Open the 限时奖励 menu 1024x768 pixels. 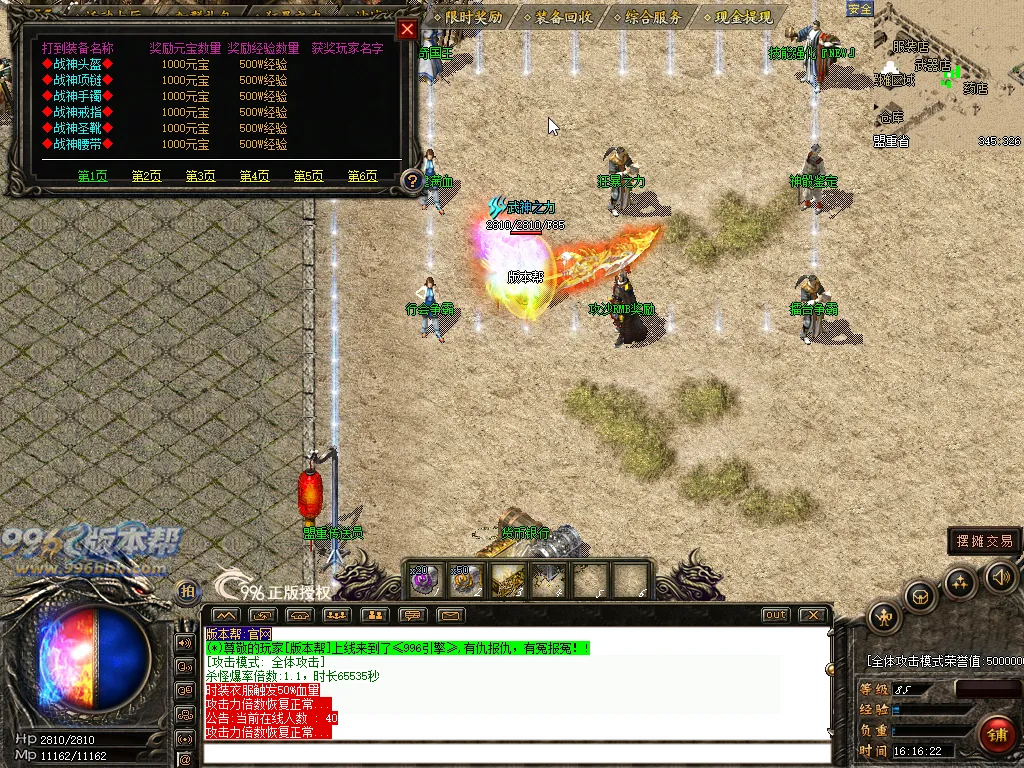pyautogui.click(x=468, y=17)
